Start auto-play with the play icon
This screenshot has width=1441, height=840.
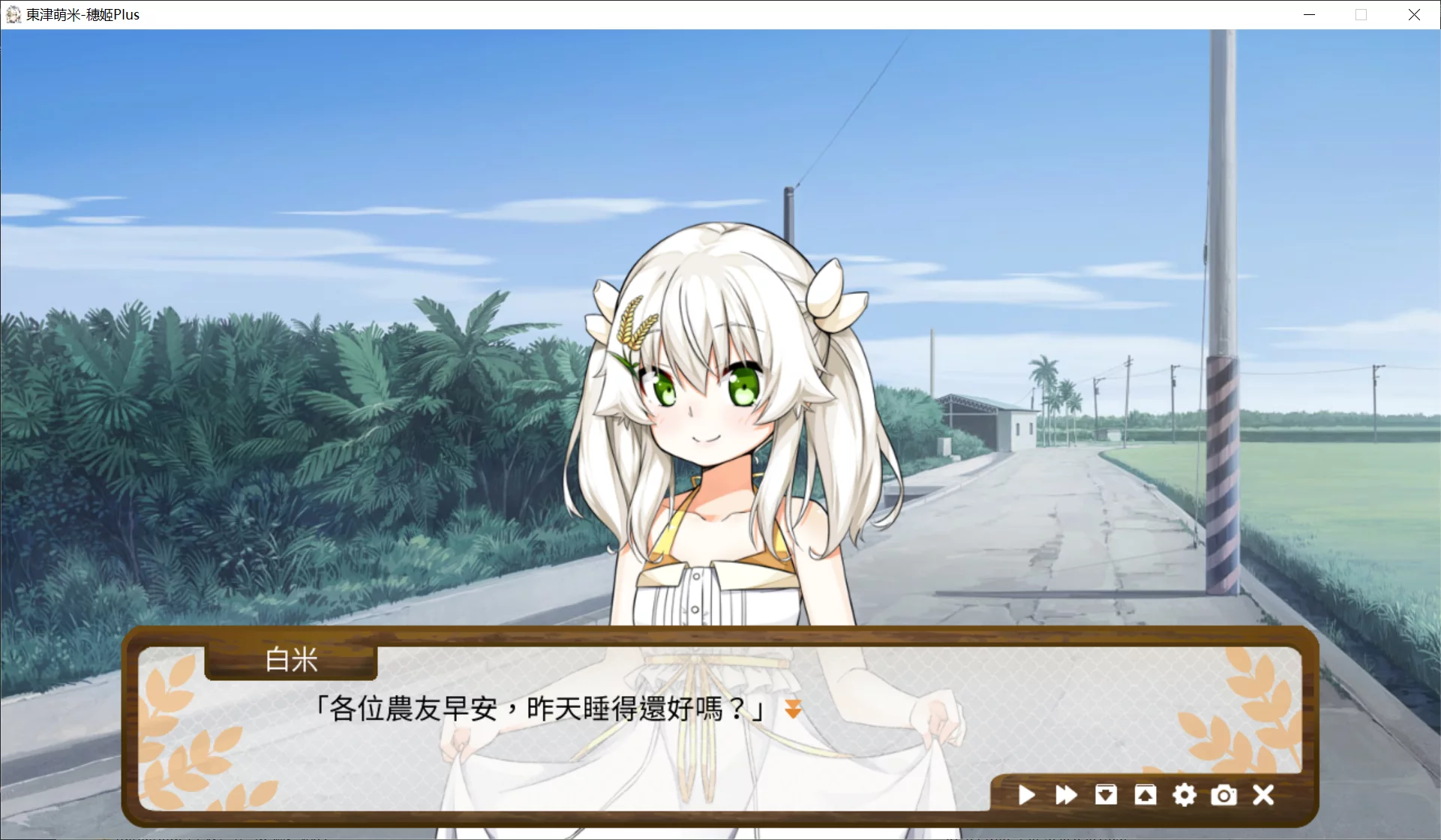[x=1026, y=795]
